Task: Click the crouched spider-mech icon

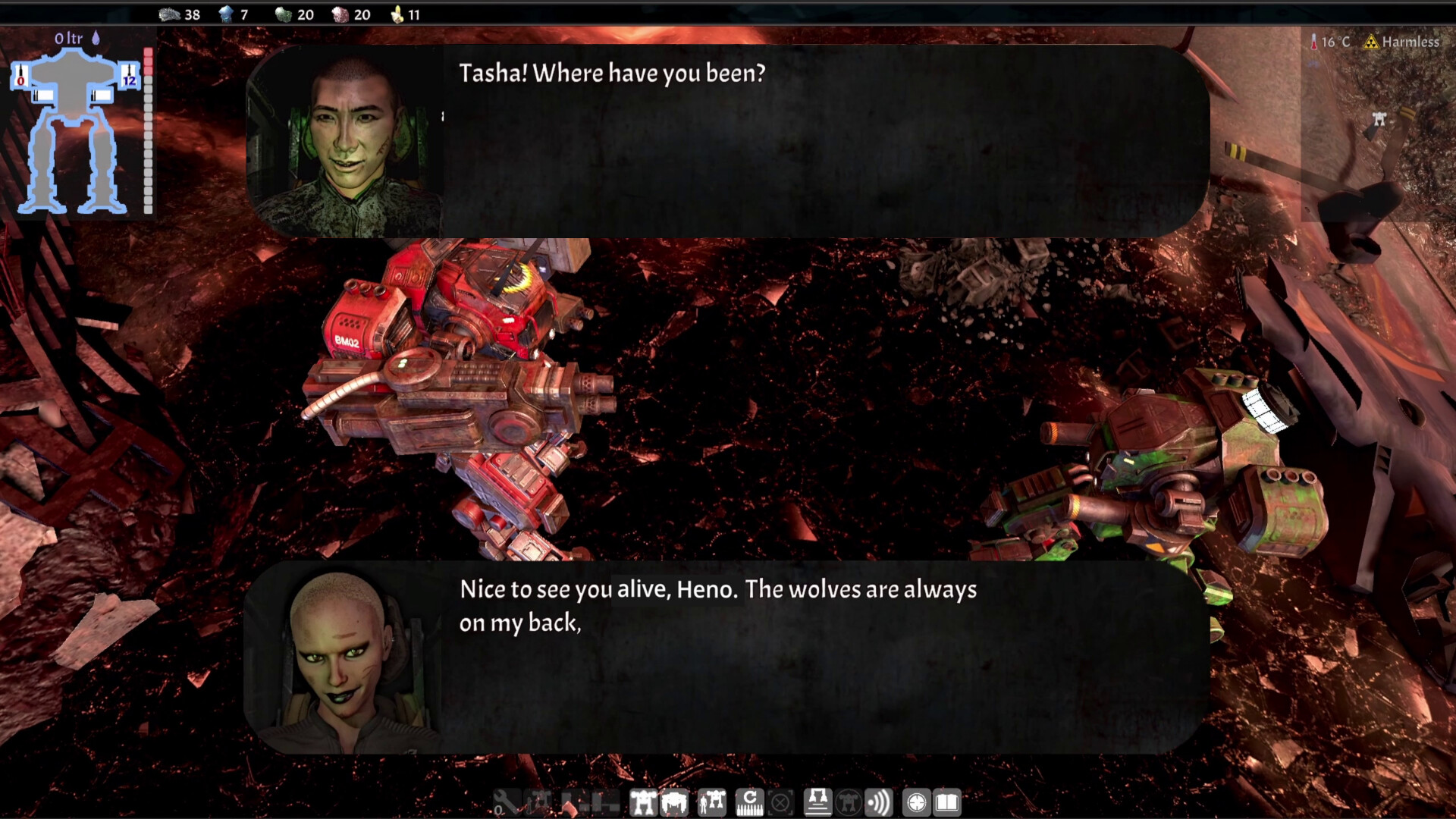Action: 673,802
